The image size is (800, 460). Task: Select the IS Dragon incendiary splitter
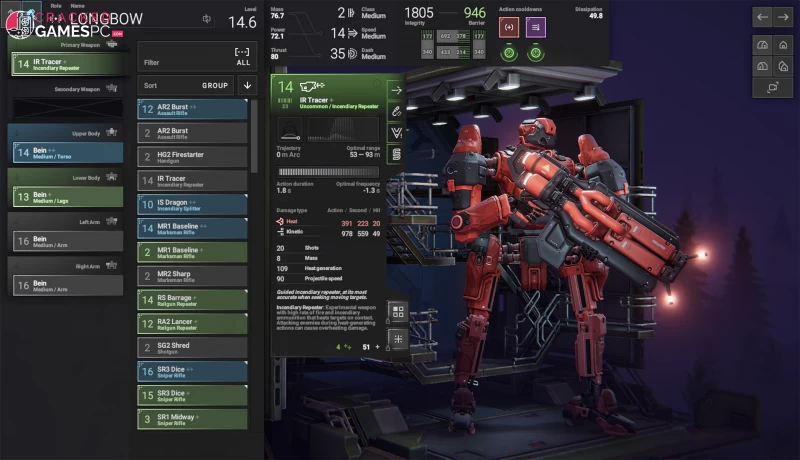pyautogui.click(x=193, y=205)
